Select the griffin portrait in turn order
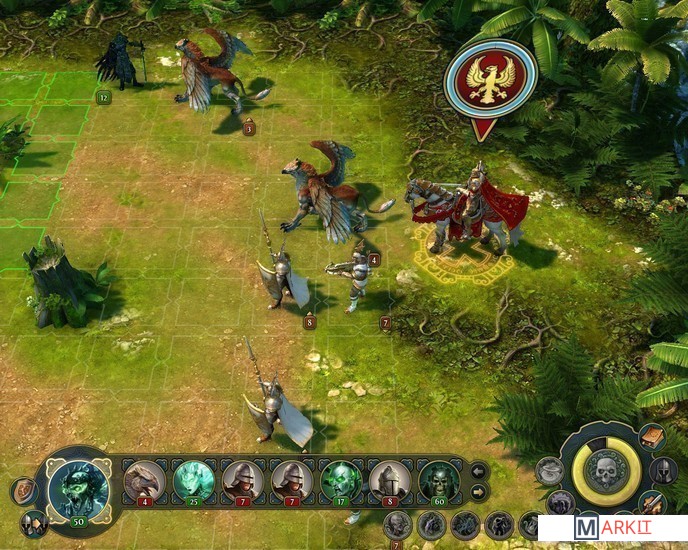 [144, 480]
